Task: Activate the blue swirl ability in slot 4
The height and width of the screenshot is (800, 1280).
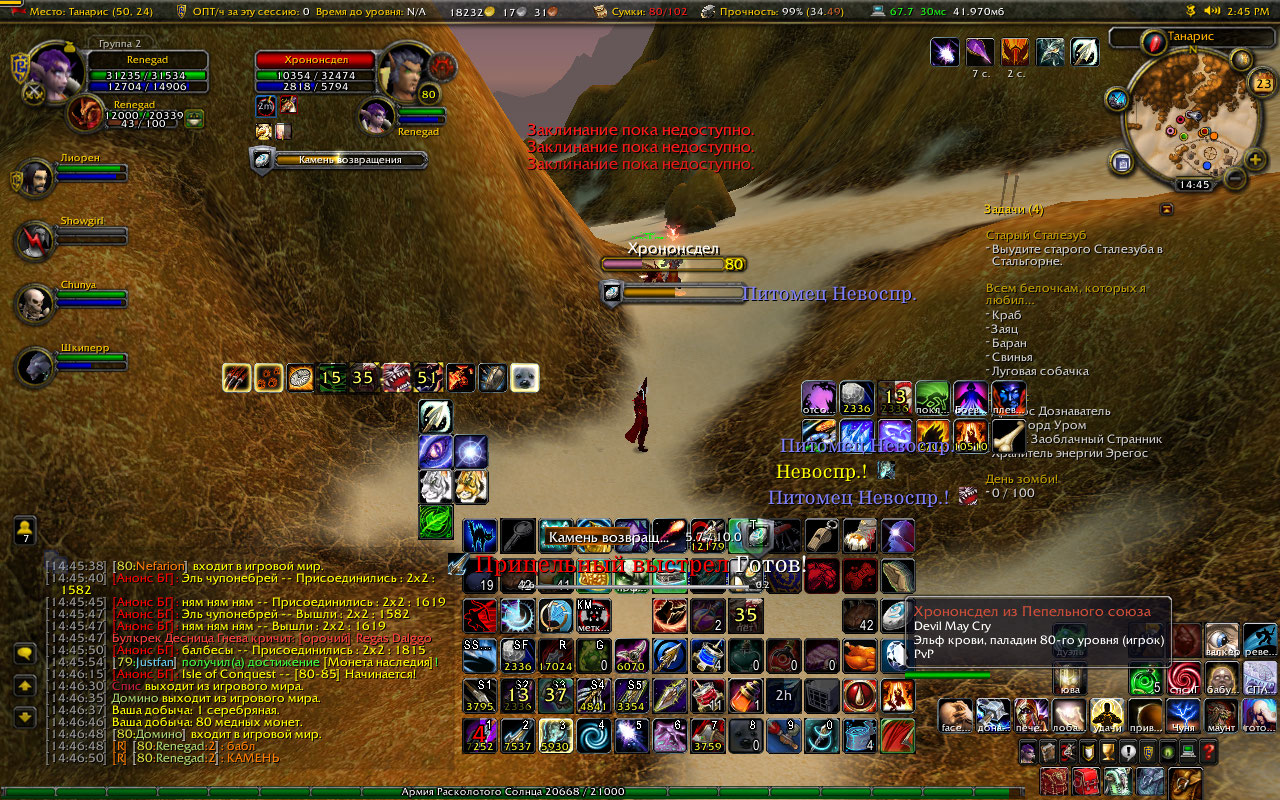Action: click(593, 735)
